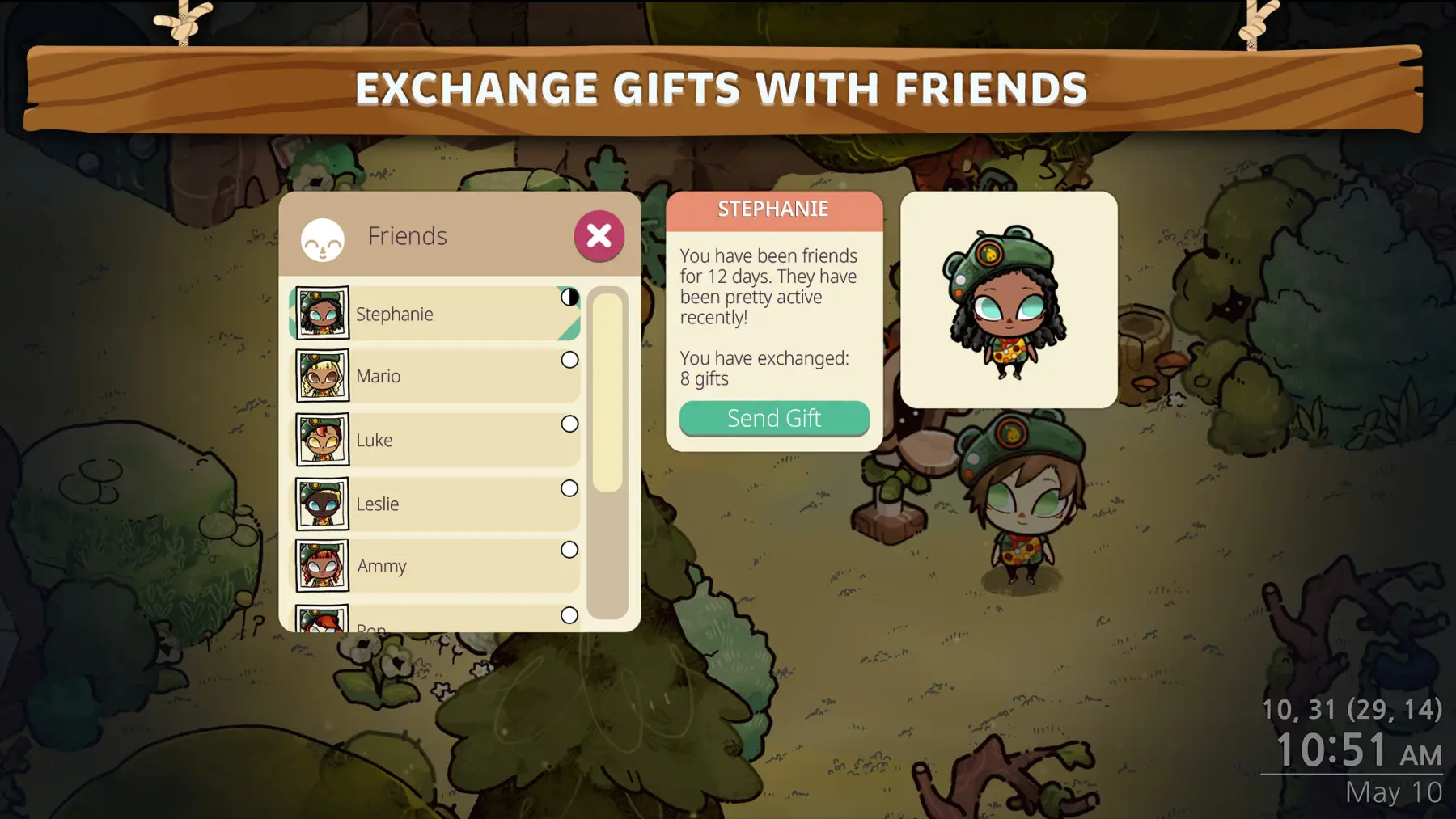Image resolution: width=1456 pixels, height=819 pixels.
Task: Pick Leslie in the friends list
Action: point(435,504)
